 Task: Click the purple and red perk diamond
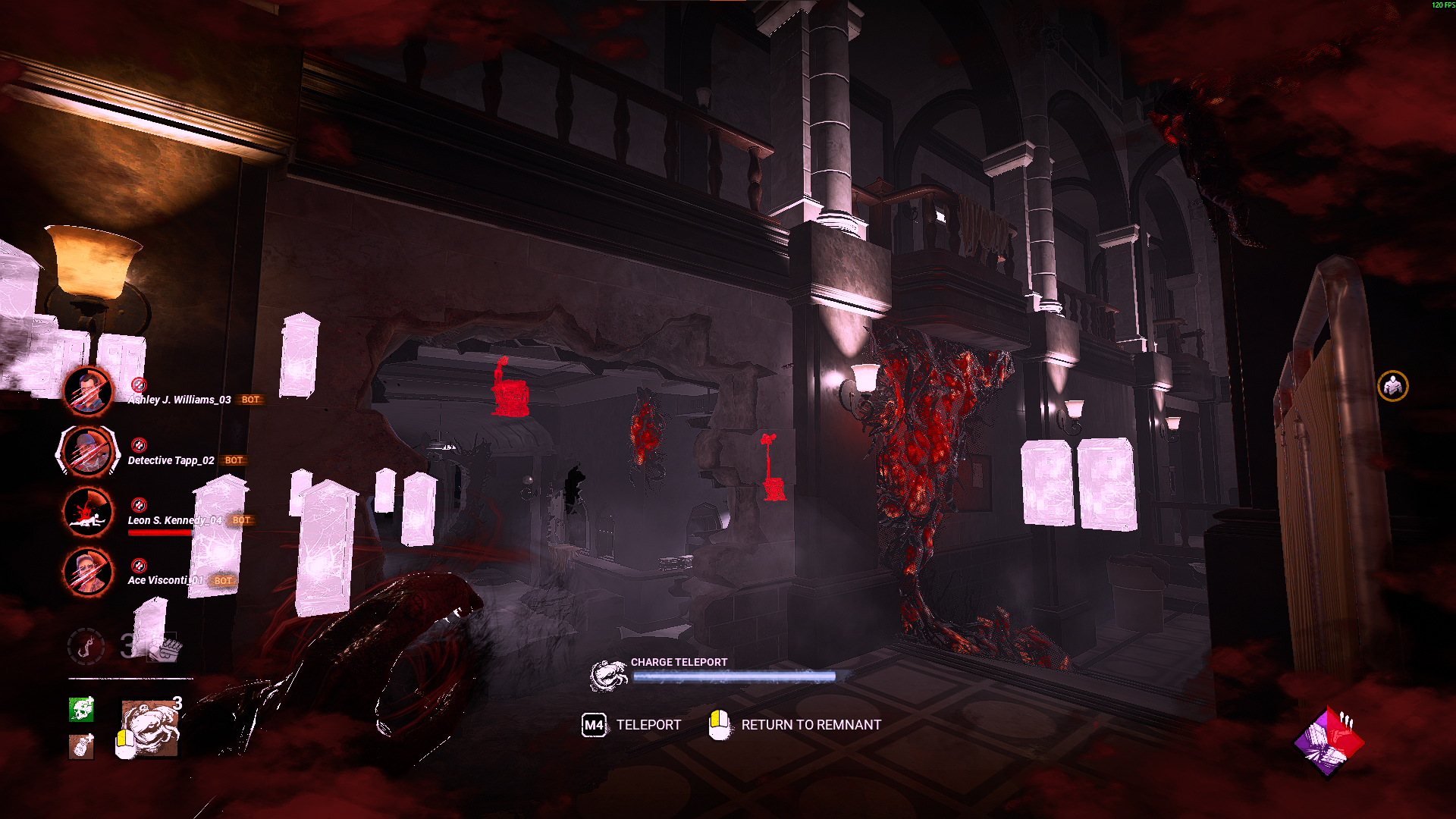click(1329, 742)
